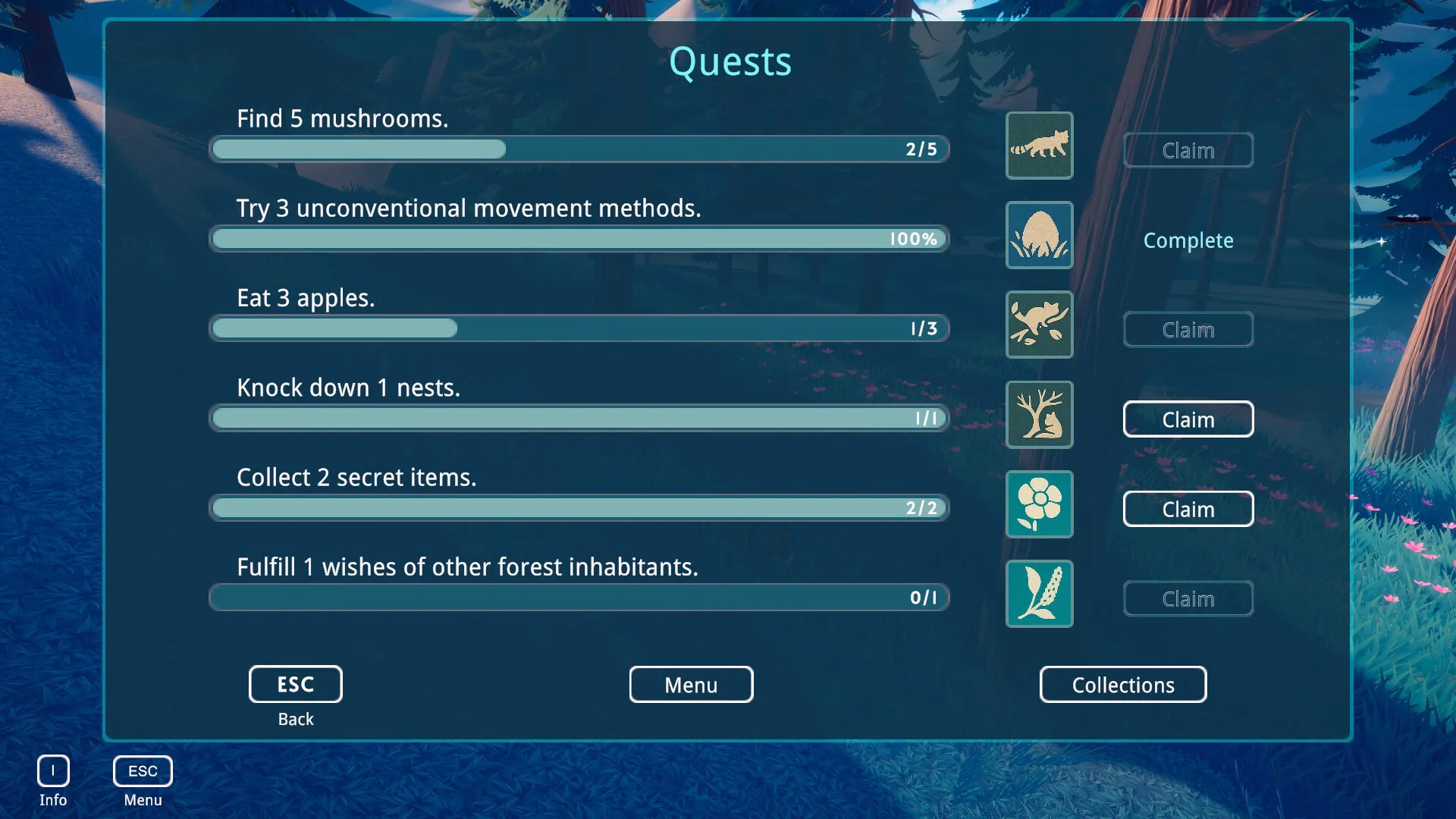Claim the Knock down nests reward

(1188, 419)
